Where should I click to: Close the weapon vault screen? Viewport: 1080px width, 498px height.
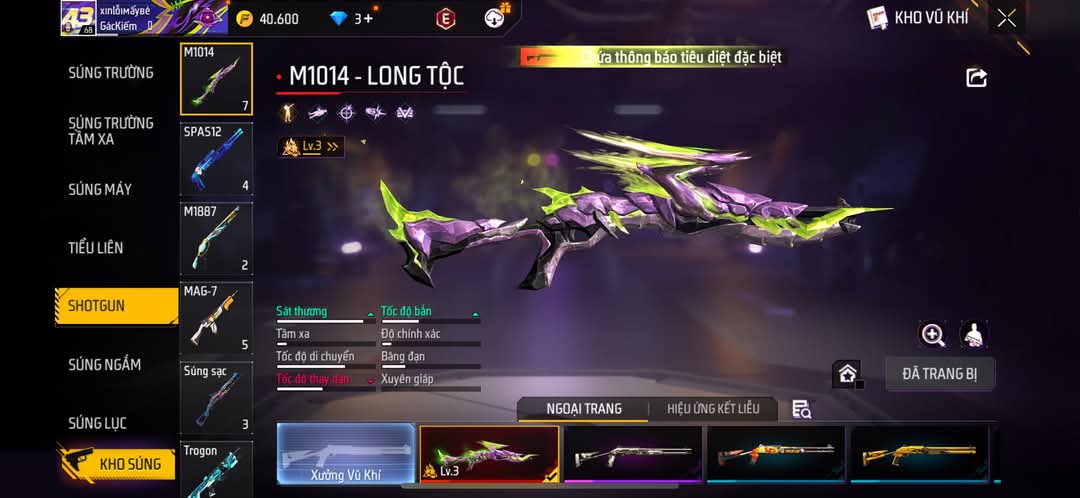pyautogui.click(x=1006, y=18)
